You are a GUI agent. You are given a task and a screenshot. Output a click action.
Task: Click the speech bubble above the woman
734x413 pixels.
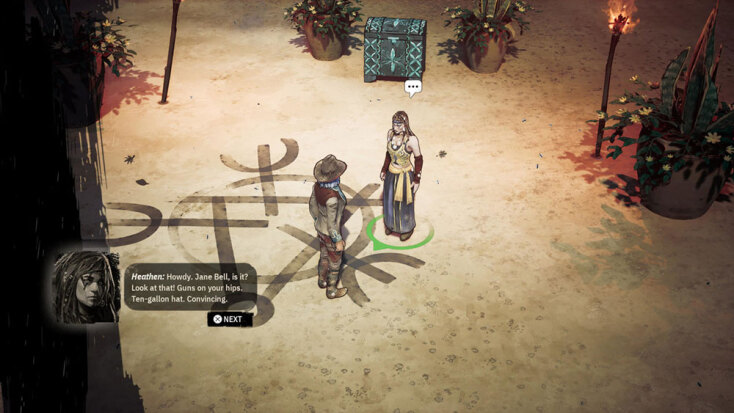tap(413, 88)
